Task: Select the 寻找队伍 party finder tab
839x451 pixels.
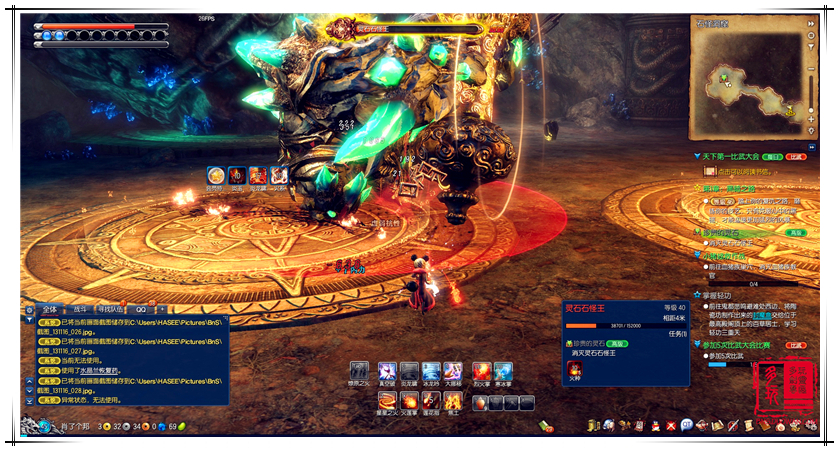Action: [110, 310]
